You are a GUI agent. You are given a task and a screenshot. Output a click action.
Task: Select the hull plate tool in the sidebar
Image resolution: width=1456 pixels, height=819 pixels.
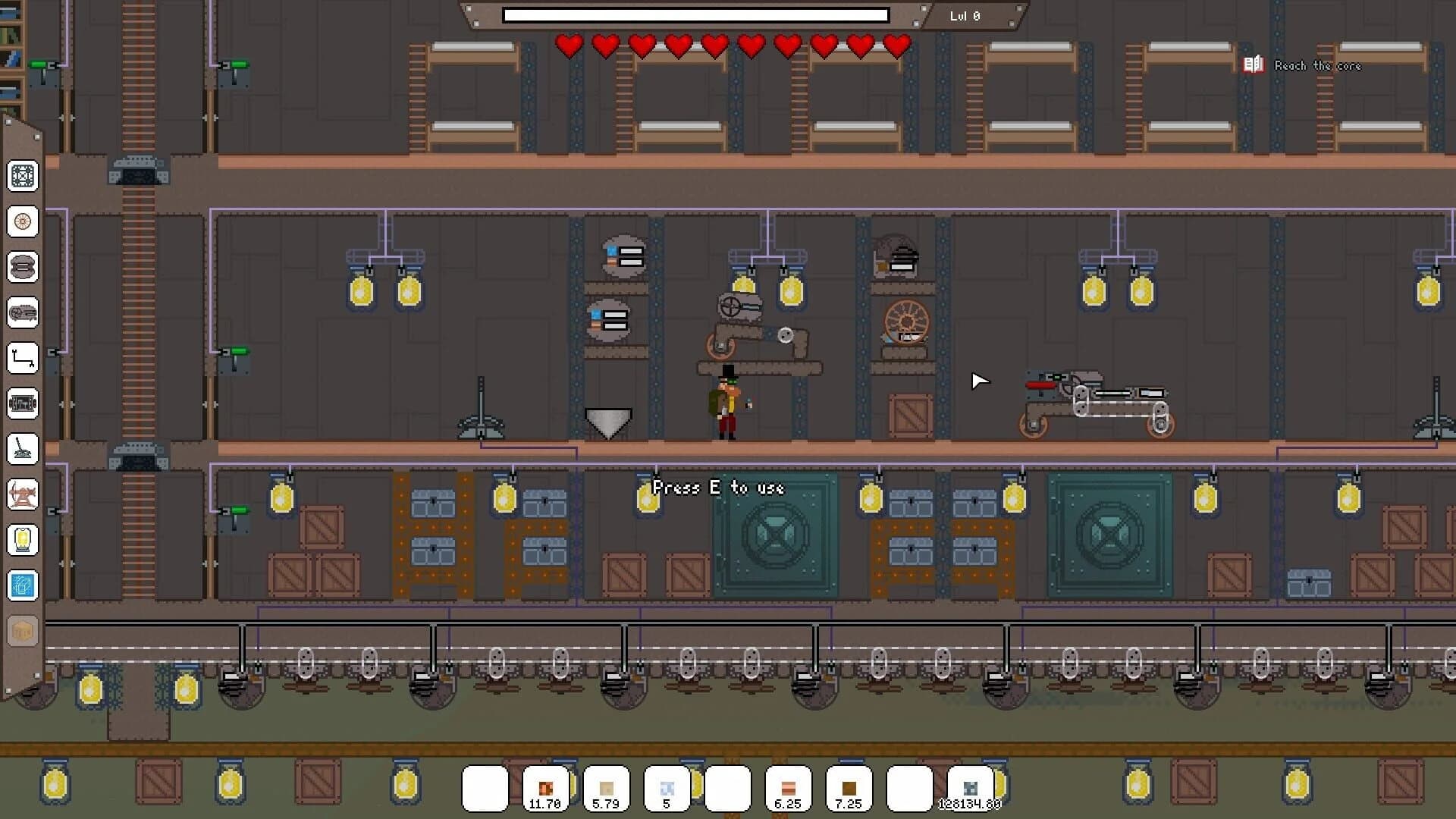coord(23,176)
